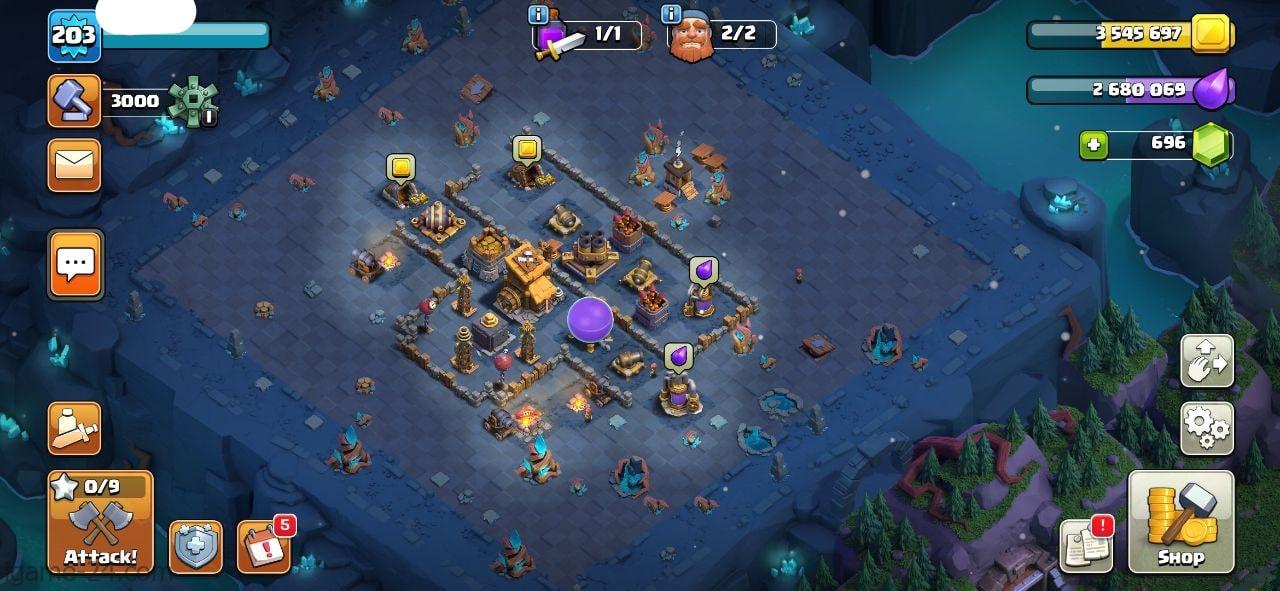Tap the gold coin resource icon
The width and height of the screenshot is (1280, 591).
[1213, 34]
